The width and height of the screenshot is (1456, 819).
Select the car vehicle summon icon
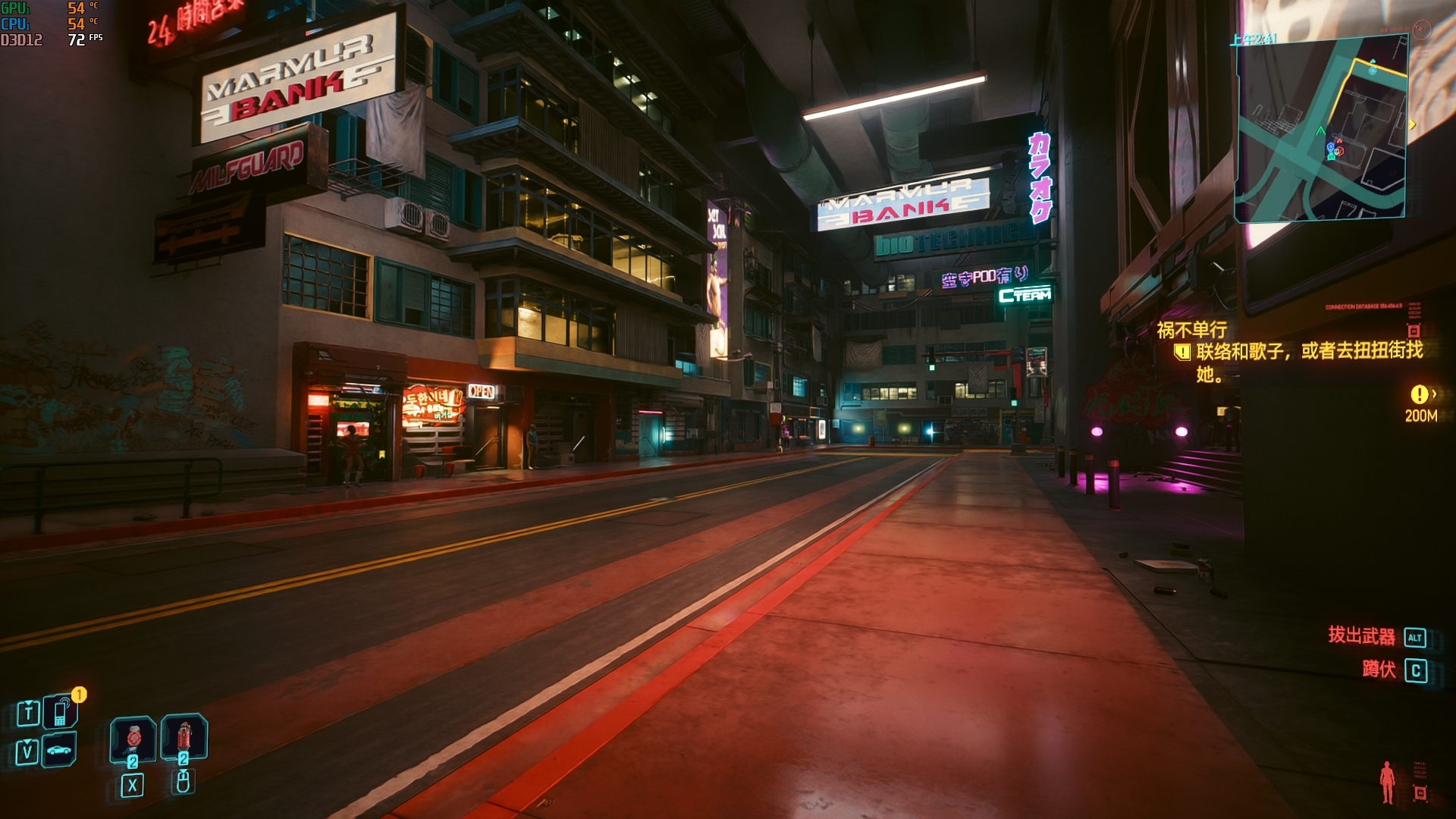click(x=59, y=751)
